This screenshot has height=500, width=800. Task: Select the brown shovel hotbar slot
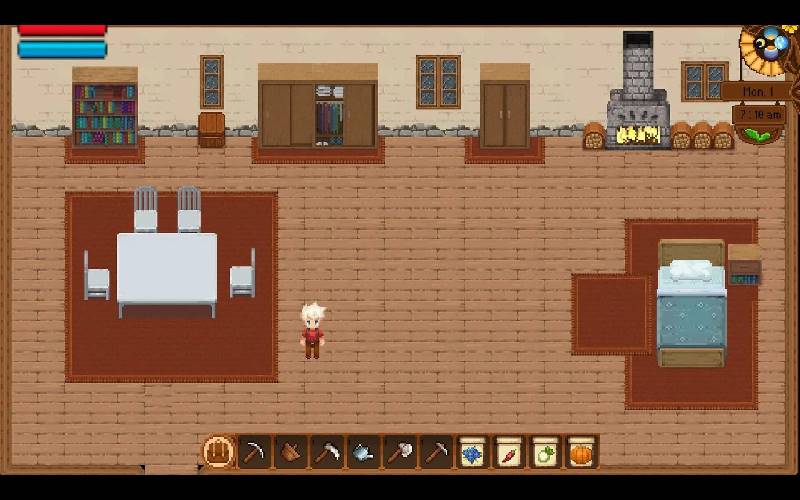[291, 452]
